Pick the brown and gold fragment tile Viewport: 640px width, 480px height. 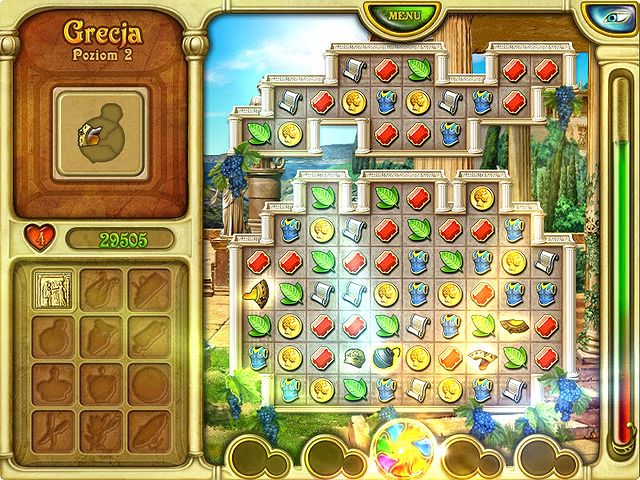click(514, 324)
